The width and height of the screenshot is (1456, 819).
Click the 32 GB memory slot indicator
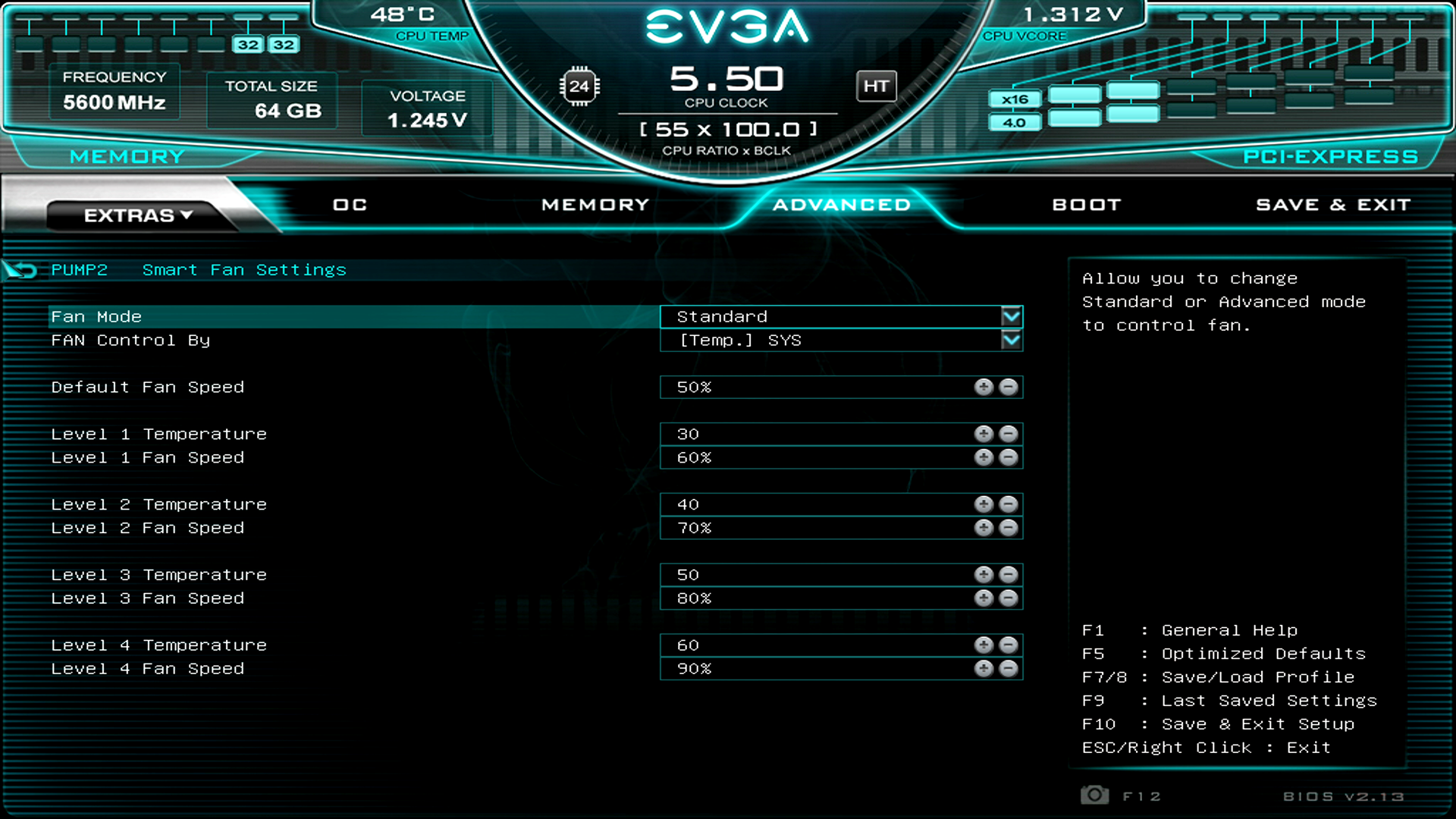pos(249,44)
